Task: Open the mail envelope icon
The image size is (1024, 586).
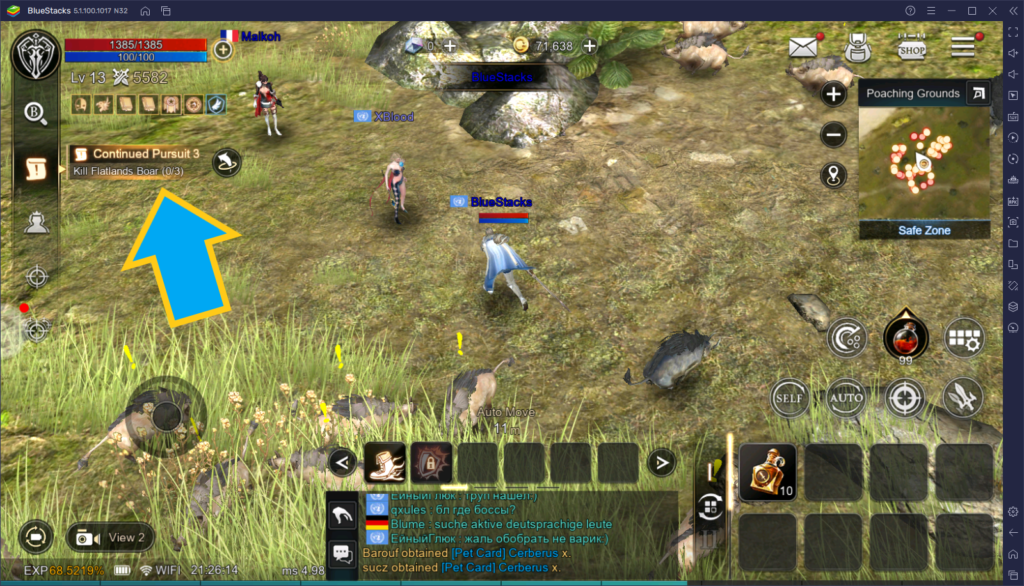Action: (x=804, y=46)
